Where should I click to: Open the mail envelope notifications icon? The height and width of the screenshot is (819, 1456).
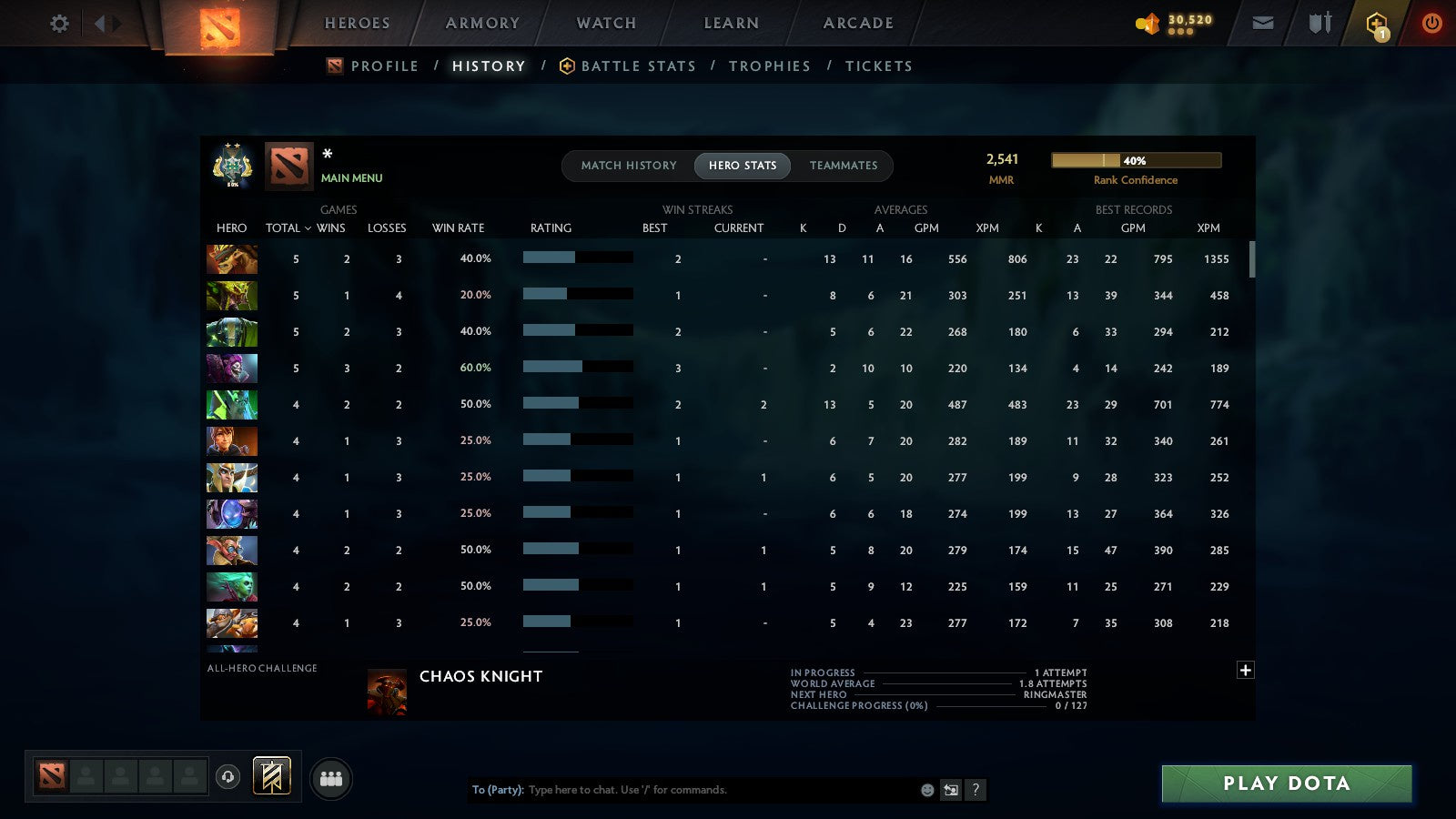click(x=1263, y=23)
